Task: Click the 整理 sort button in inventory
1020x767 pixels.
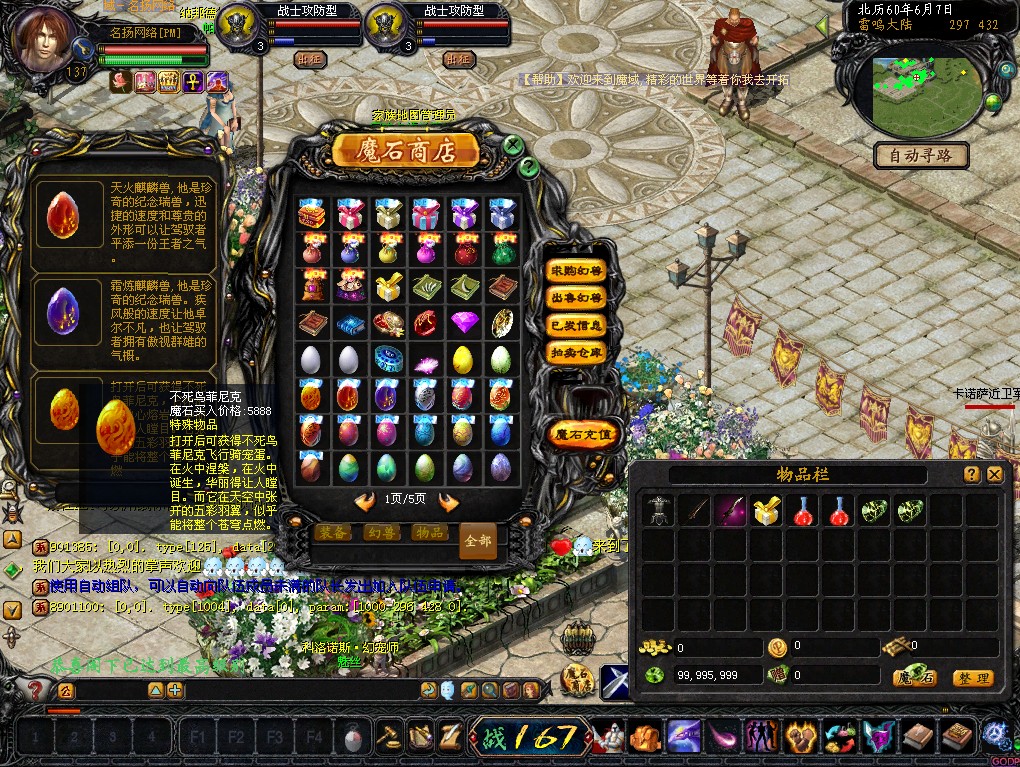Action: point(972,678)
